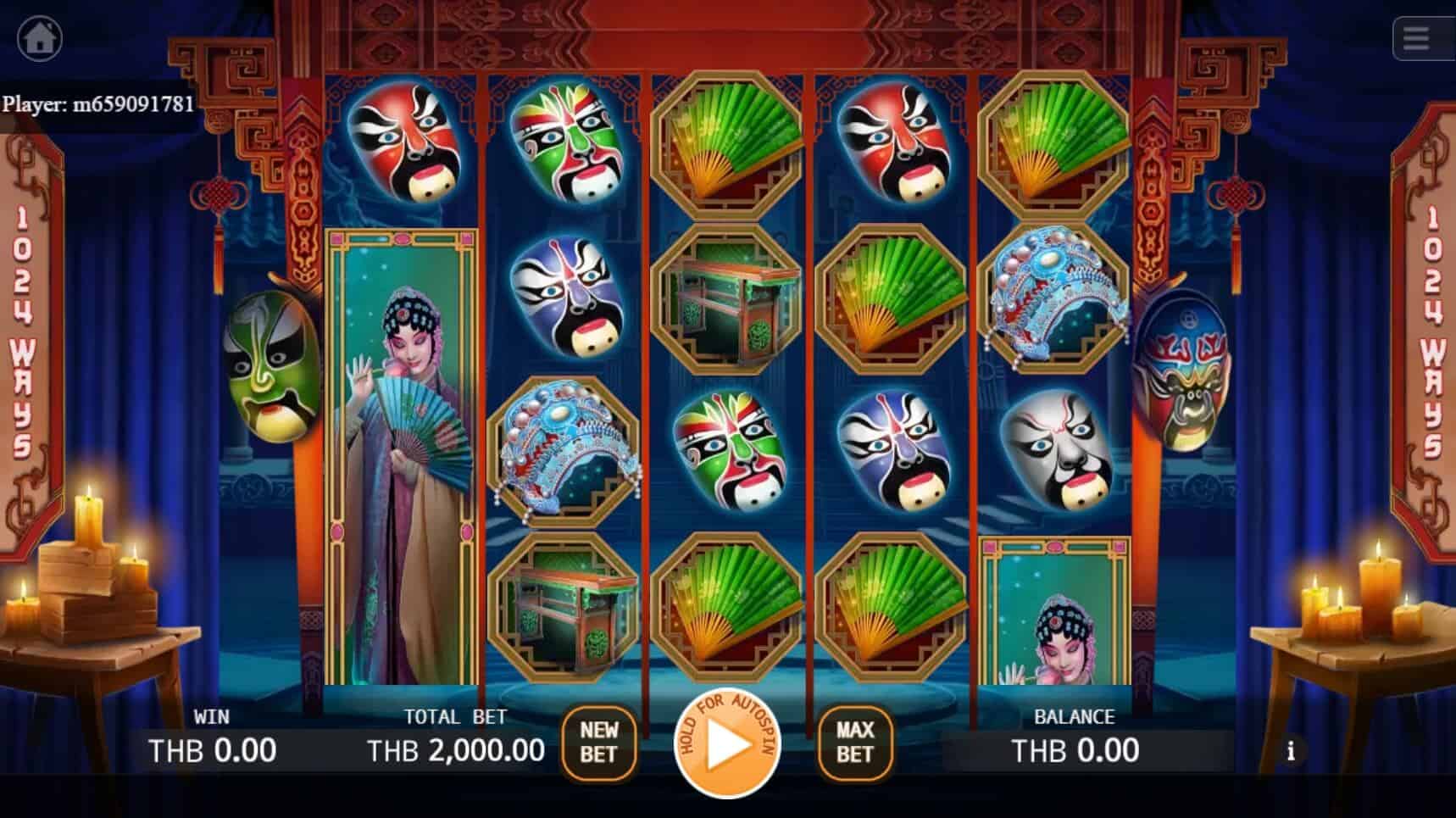This screenshot has width=1456, height=818.
Task: Show the game info page
Action: (x=1291, y=751)
